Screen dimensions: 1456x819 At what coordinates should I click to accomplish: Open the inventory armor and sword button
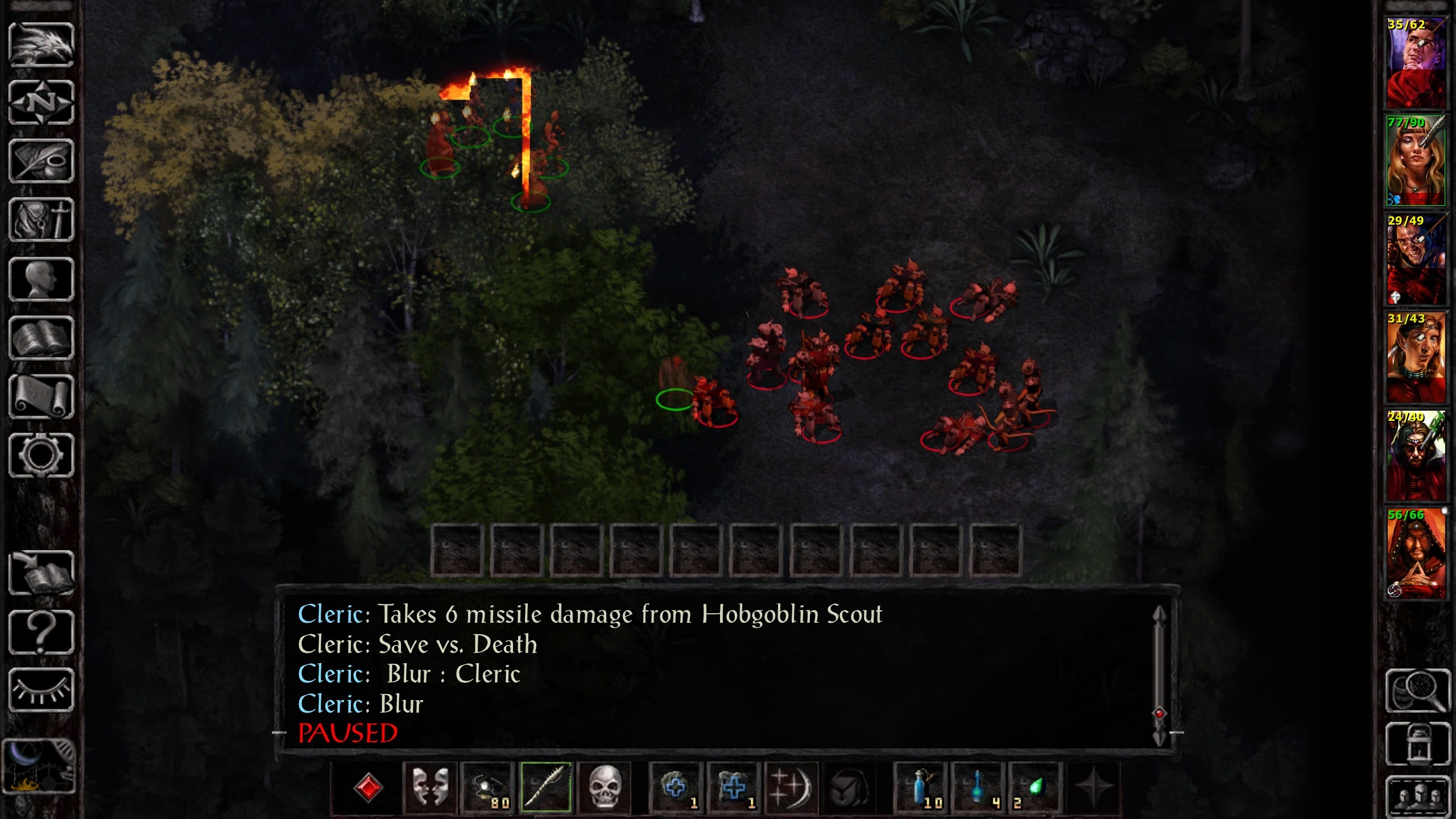(x=42, y=220)
